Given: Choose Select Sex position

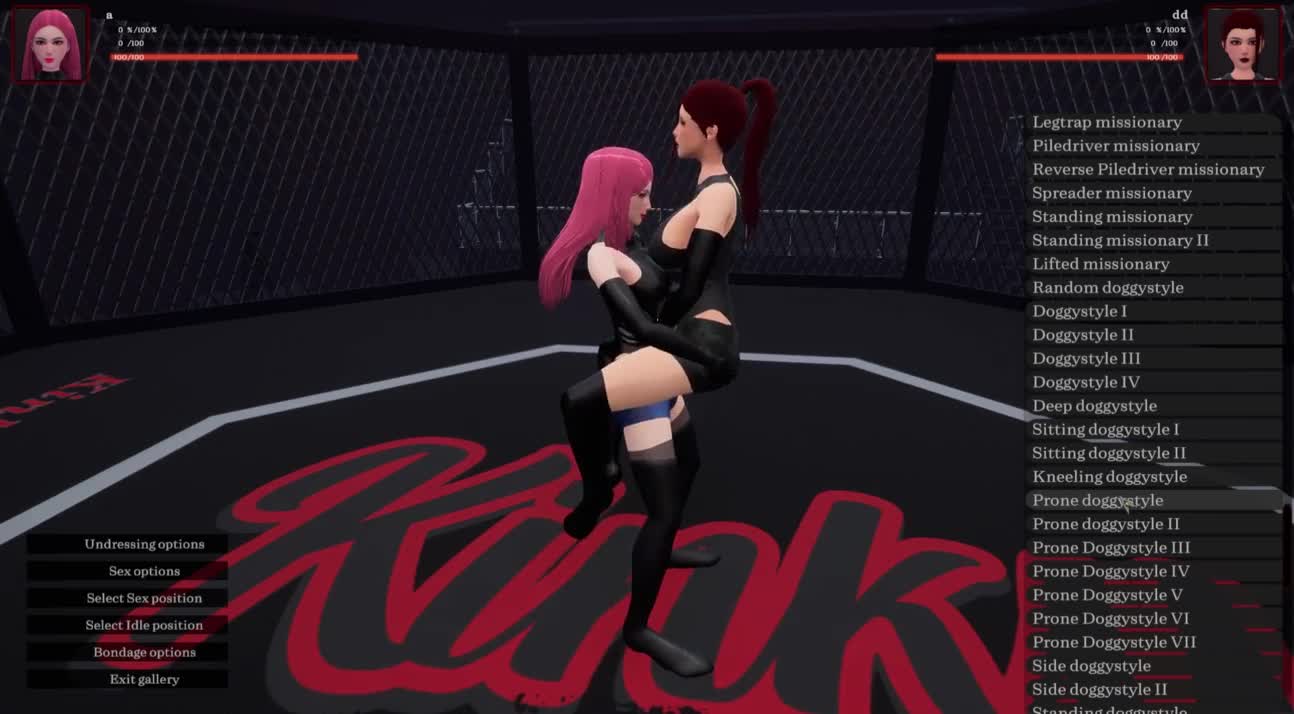Looking at the screenshot, I should coord(144,598).
